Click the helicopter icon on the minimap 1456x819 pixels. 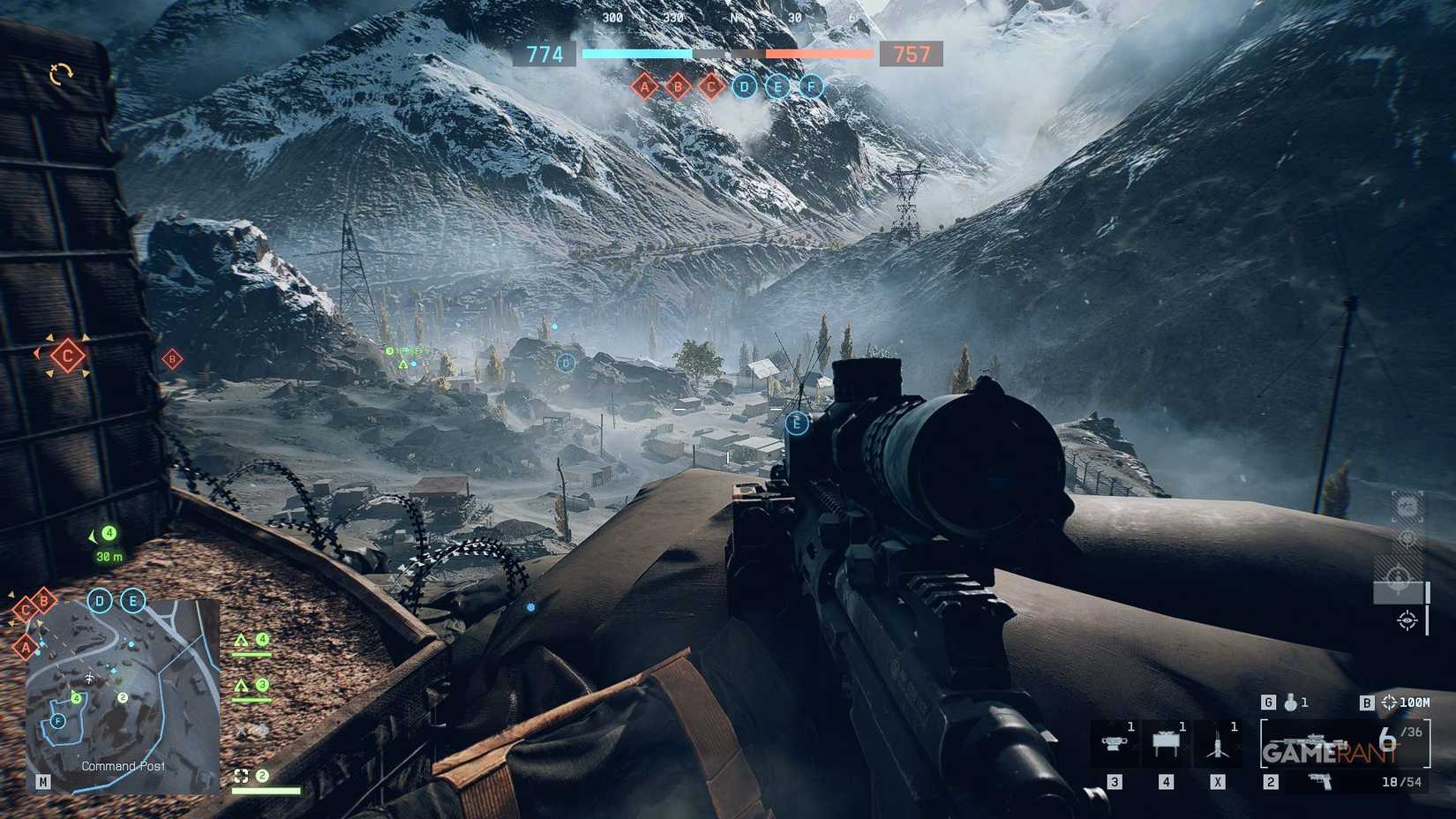coord(89,676)
